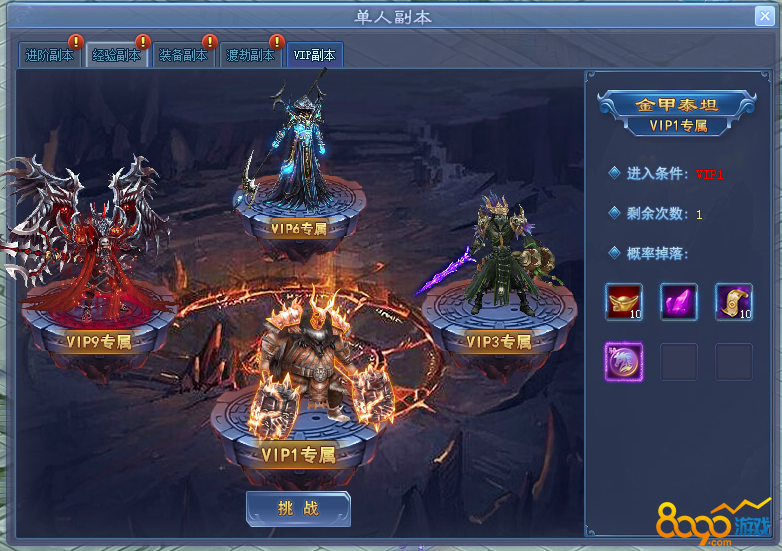Image resolution: width=782 pixels, height=551 pixels.
Task: Go to the 渡劫副本 tab
Action: [x=250, y=56]
